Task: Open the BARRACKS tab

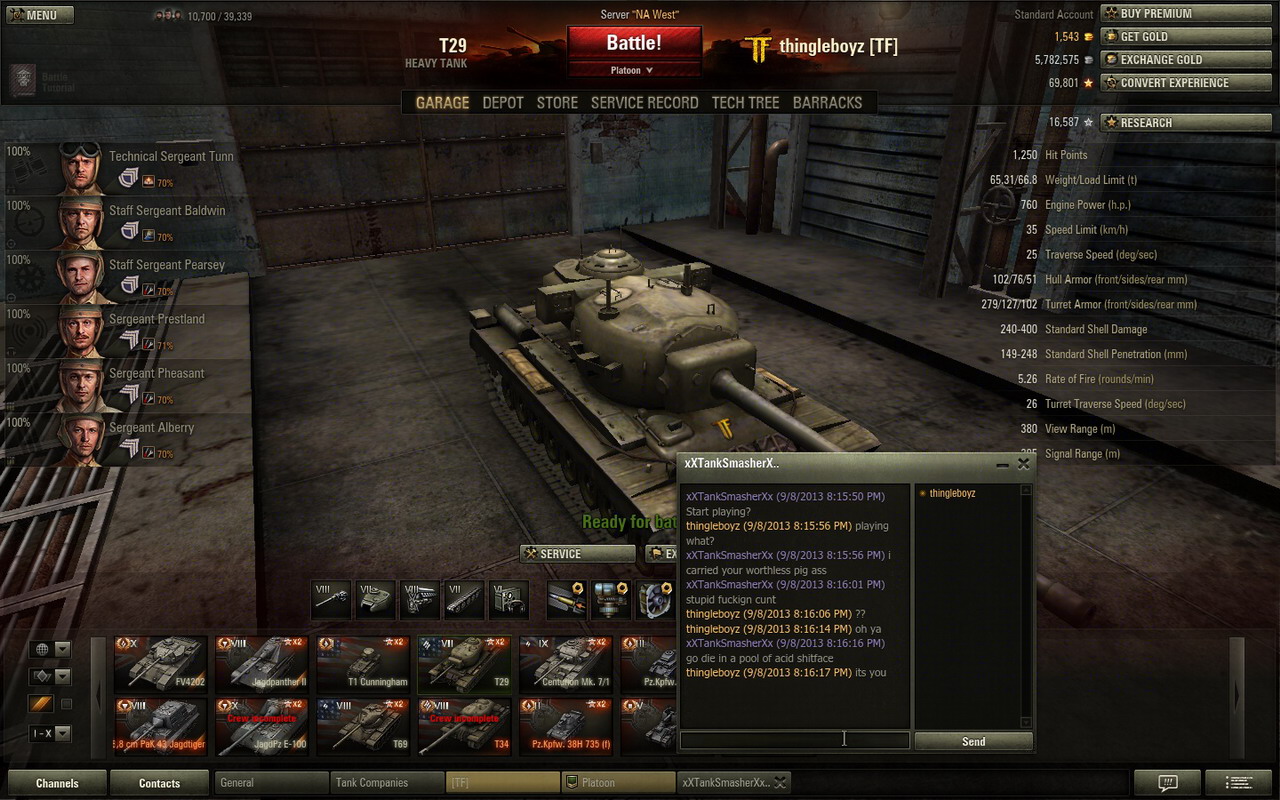Action: (827, 102)
